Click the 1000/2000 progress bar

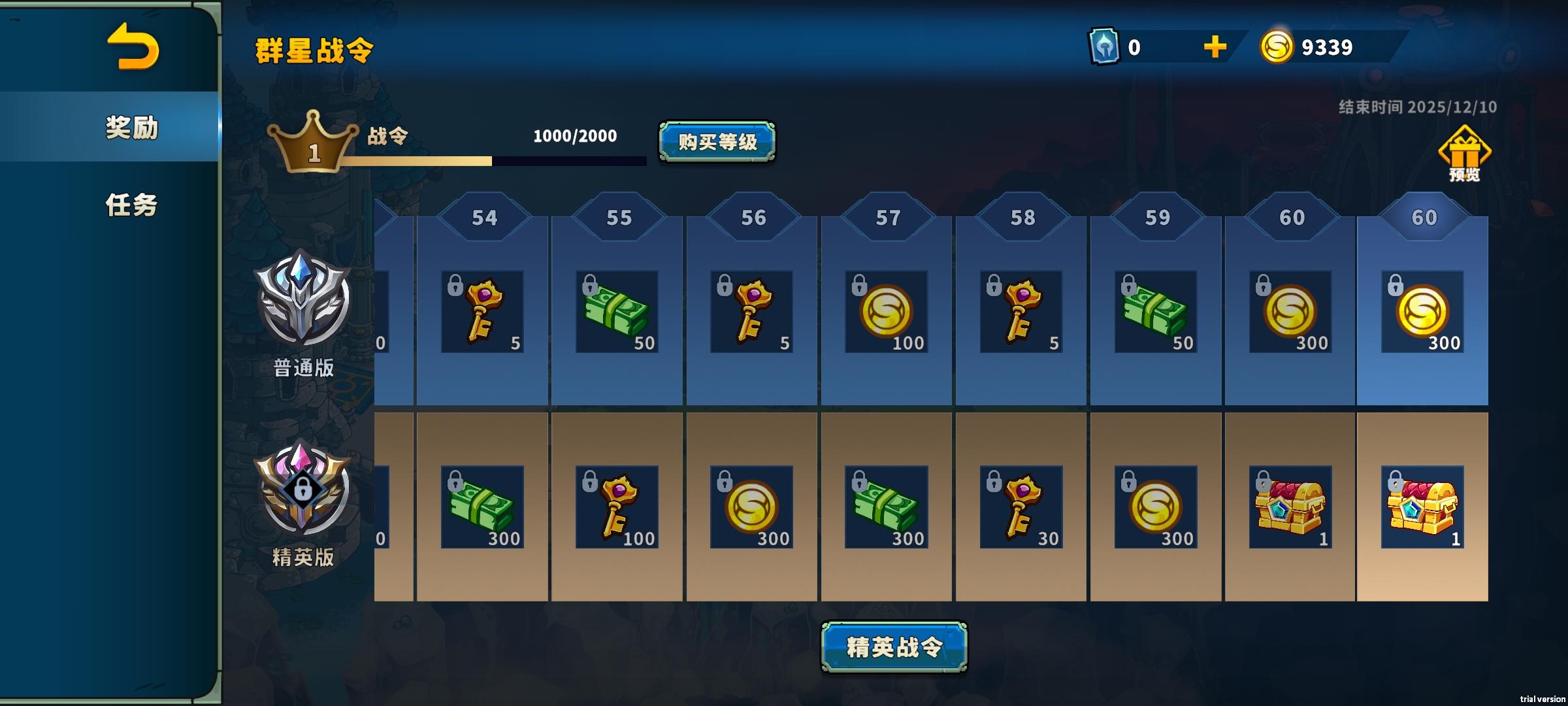[x=573, y=159]
